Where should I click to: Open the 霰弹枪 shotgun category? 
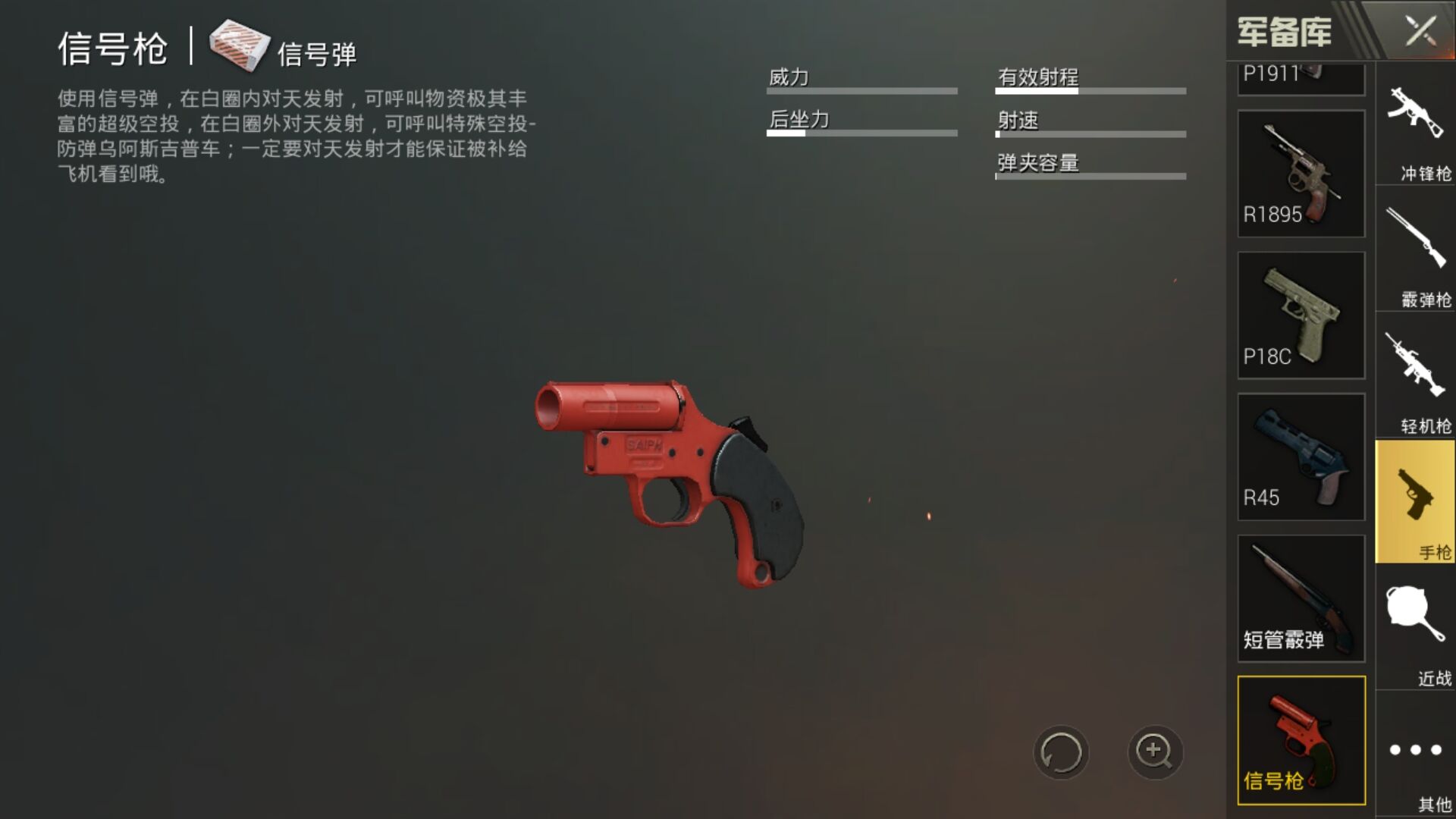click(1416, 252)
